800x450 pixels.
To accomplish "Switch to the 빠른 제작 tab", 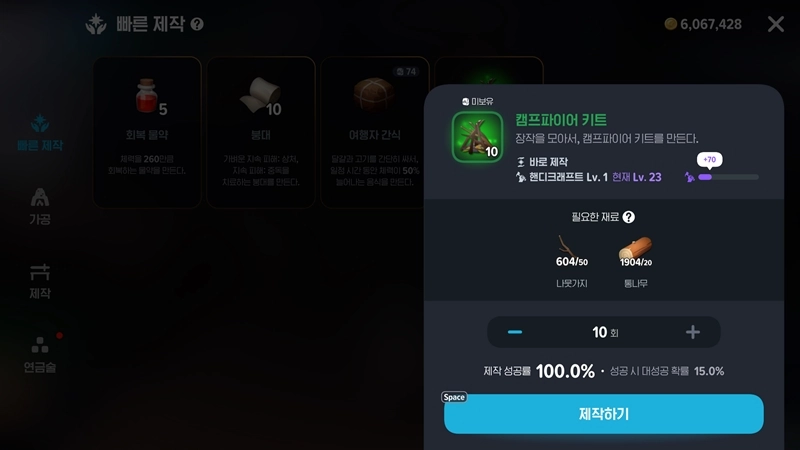I will [40, 132].
